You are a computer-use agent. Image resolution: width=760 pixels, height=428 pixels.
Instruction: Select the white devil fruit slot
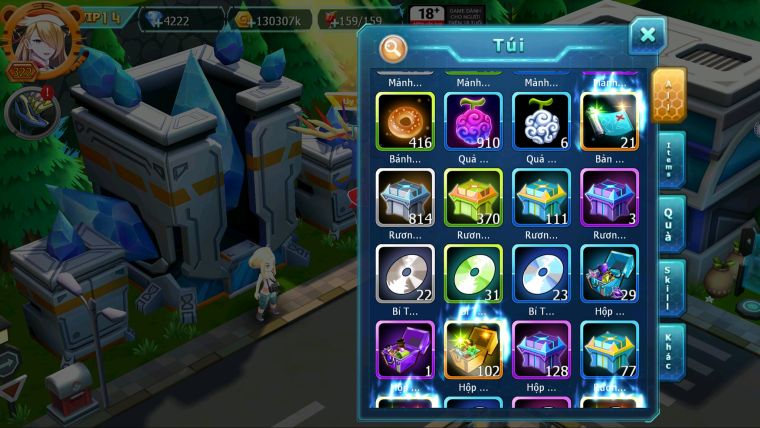click(x=541, y=121)
